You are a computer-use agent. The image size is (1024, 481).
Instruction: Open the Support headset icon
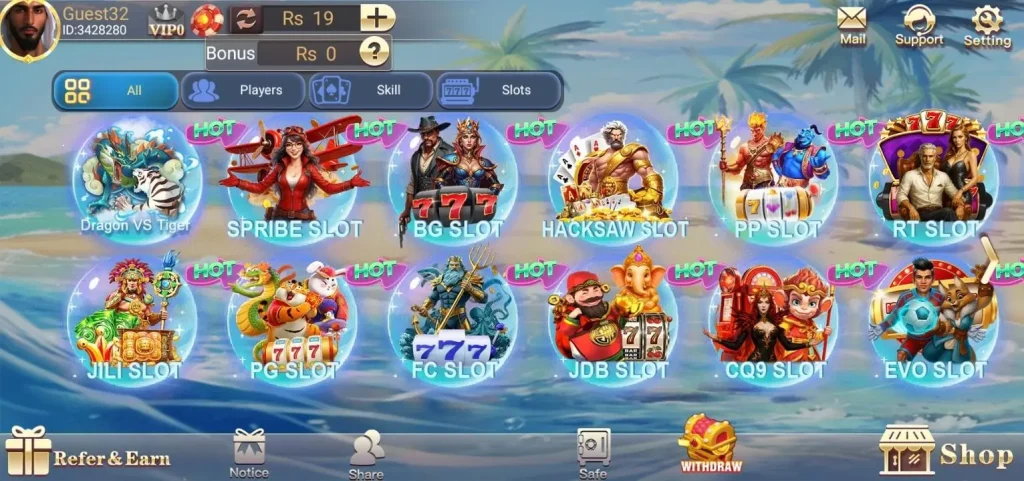pos(919,25)
